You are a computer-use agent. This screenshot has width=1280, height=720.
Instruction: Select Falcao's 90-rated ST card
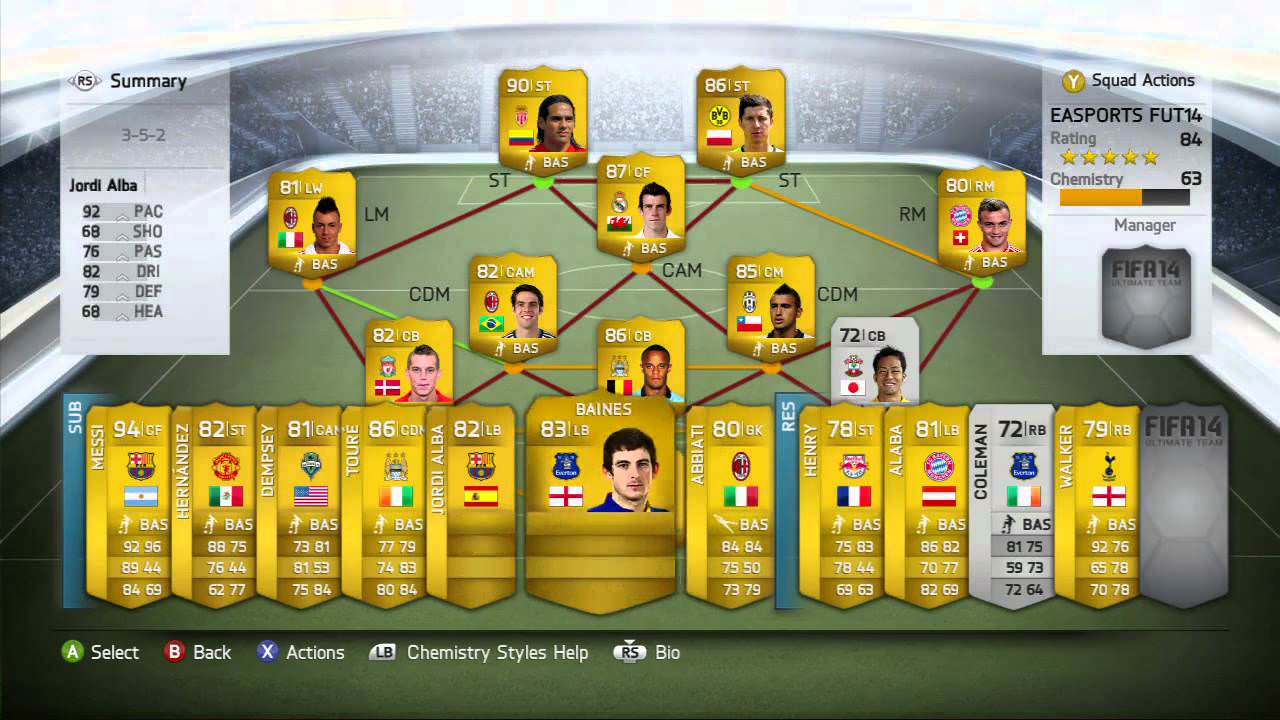pyautogui.click(x=545, y=120)
